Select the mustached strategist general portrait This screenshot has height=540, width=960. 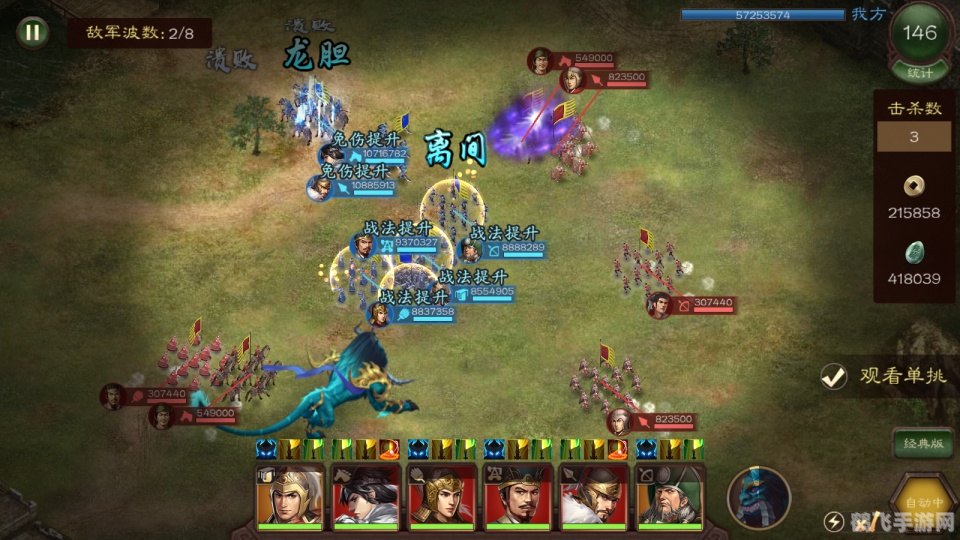(517, 495)
